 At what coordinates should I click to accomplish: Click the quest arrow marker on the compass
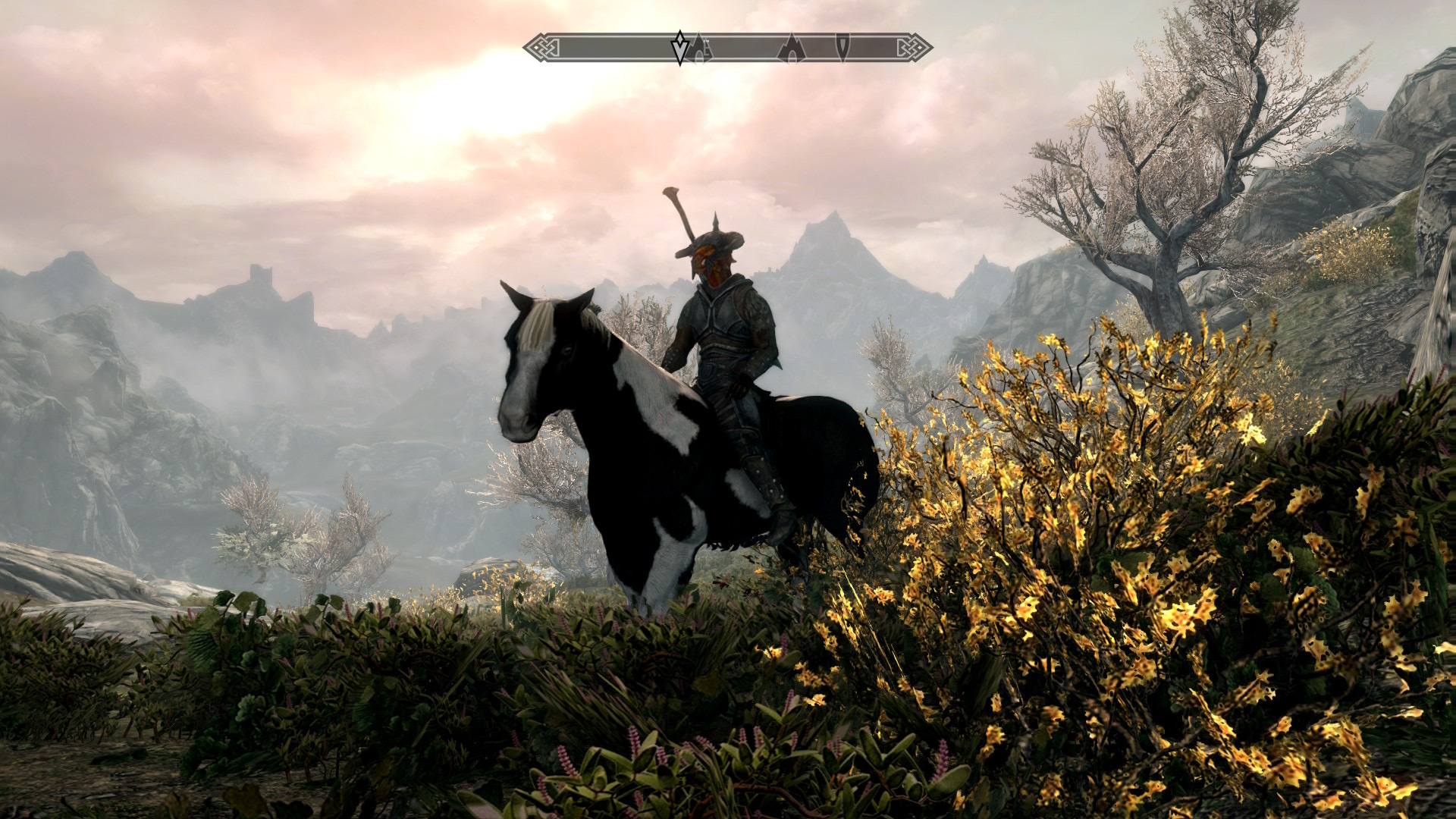click(680, 47)
